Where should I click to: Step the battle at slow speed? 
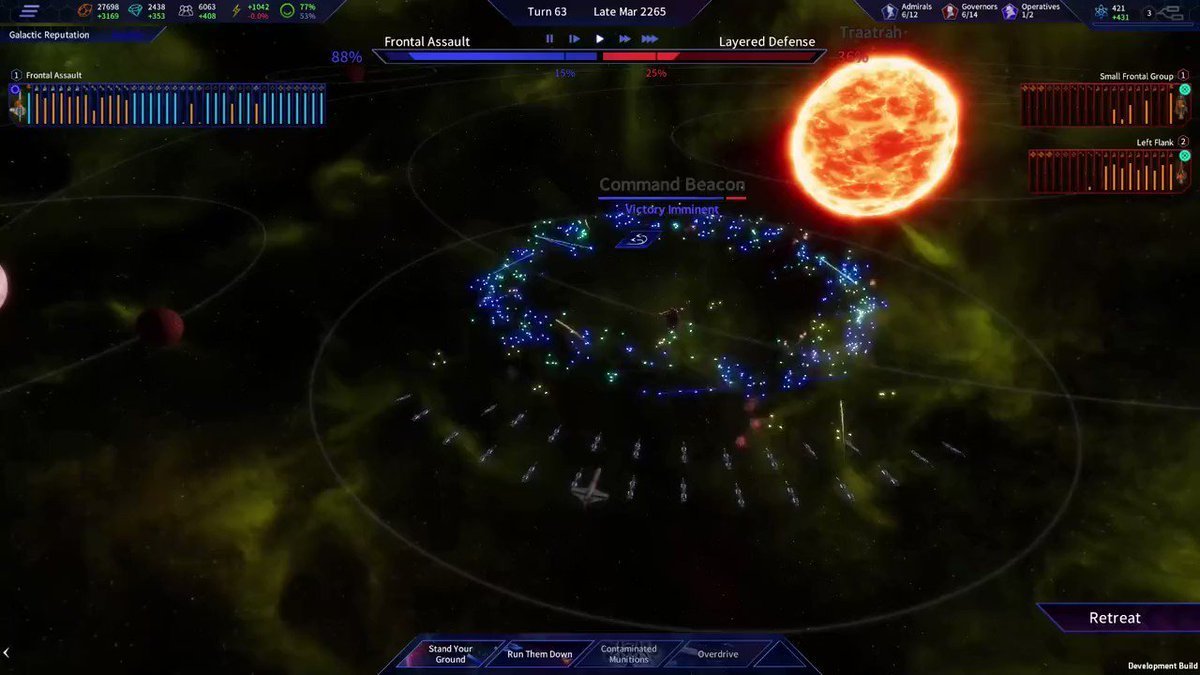574,39
